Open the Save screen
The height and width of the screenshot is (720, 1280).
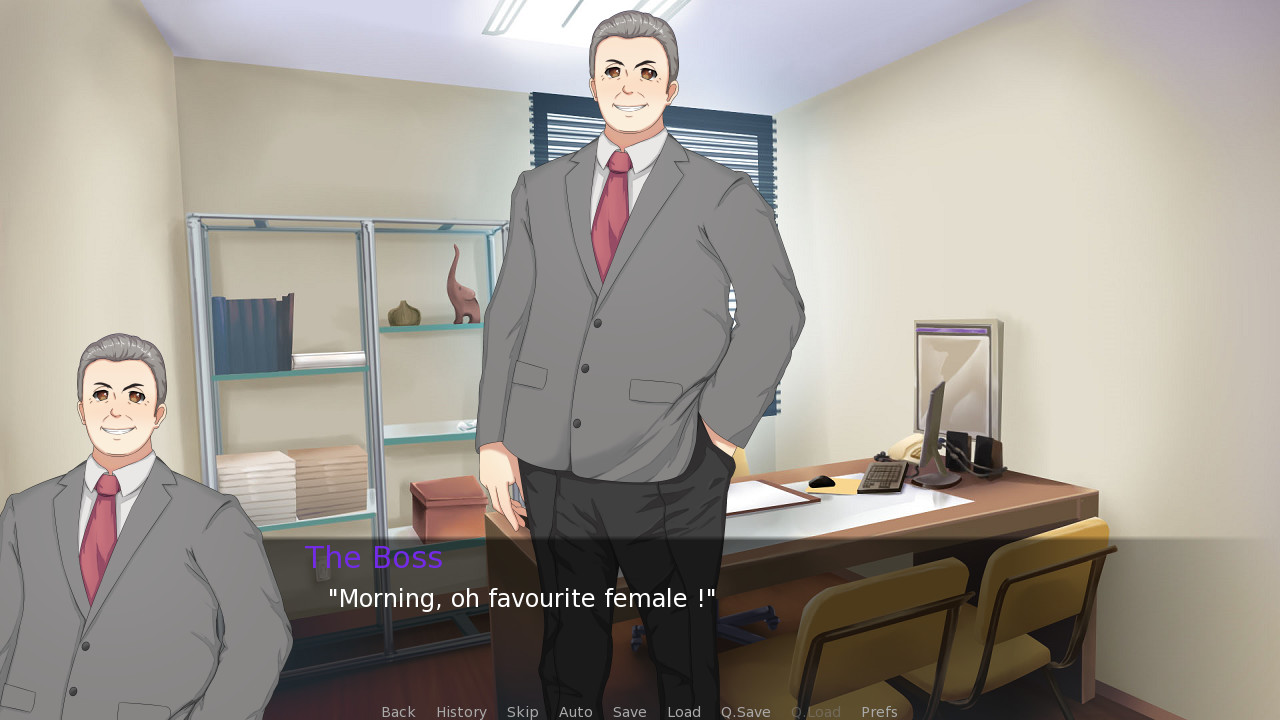[630, 711]
